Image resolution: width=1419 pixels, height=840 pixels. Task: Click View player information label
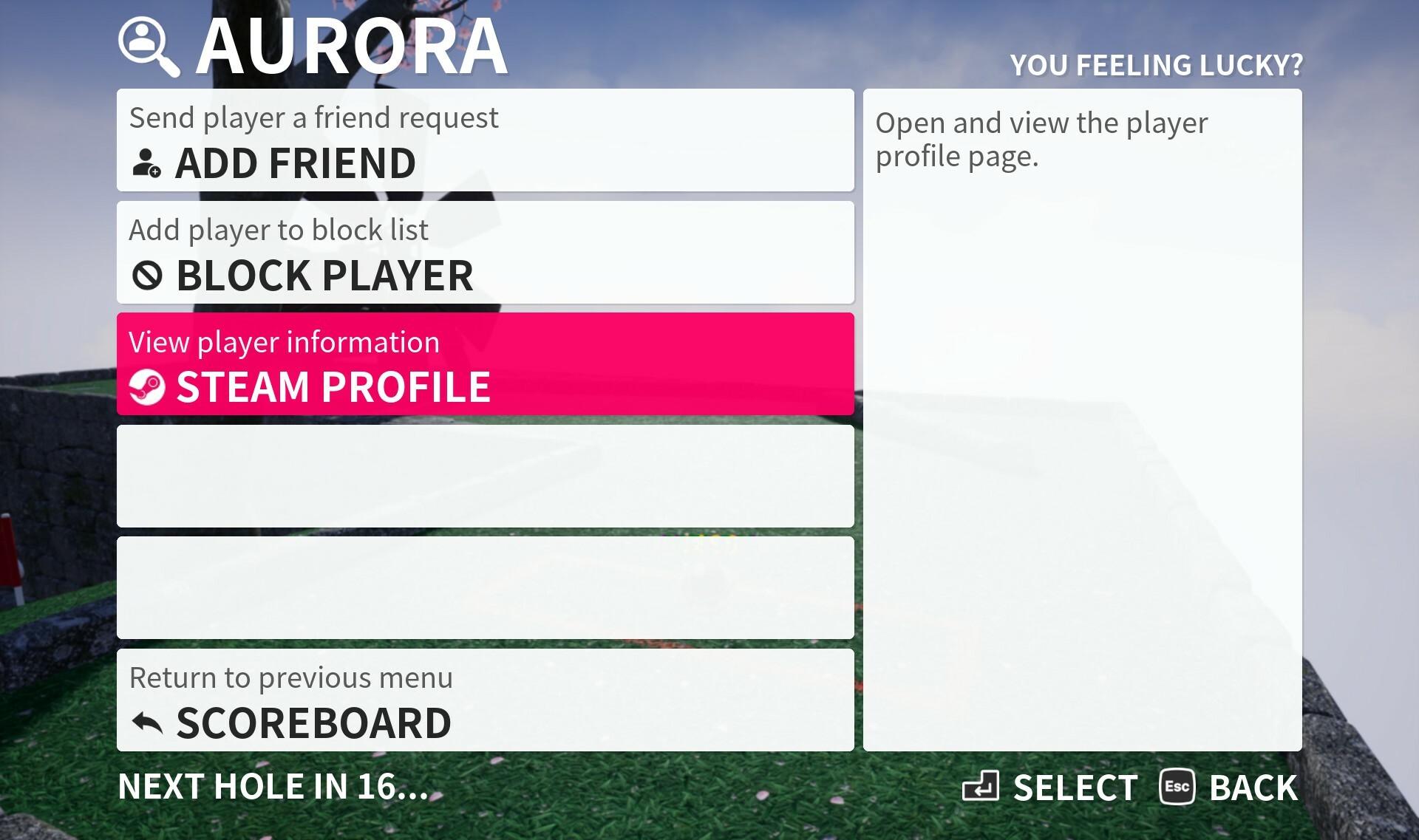(284, 341)
